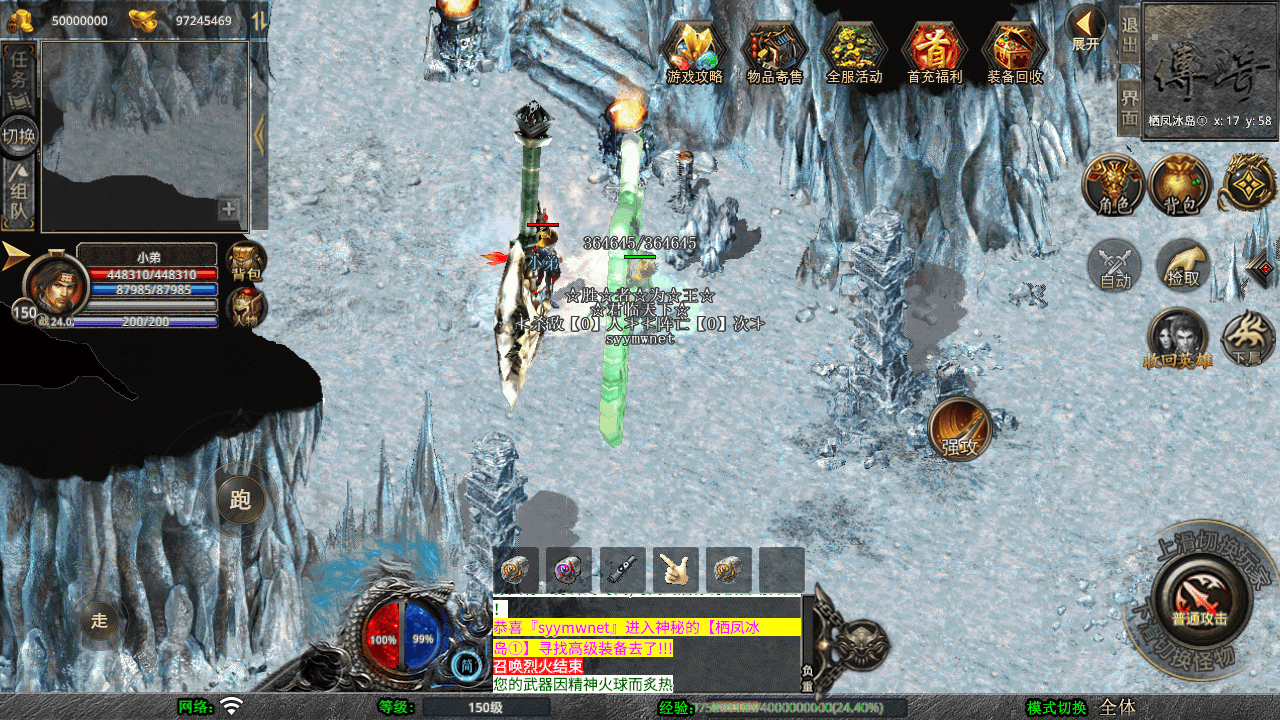Switch to the 任务 quest tab
Viewport: 1280px width, 720px height.
point(19,78)
